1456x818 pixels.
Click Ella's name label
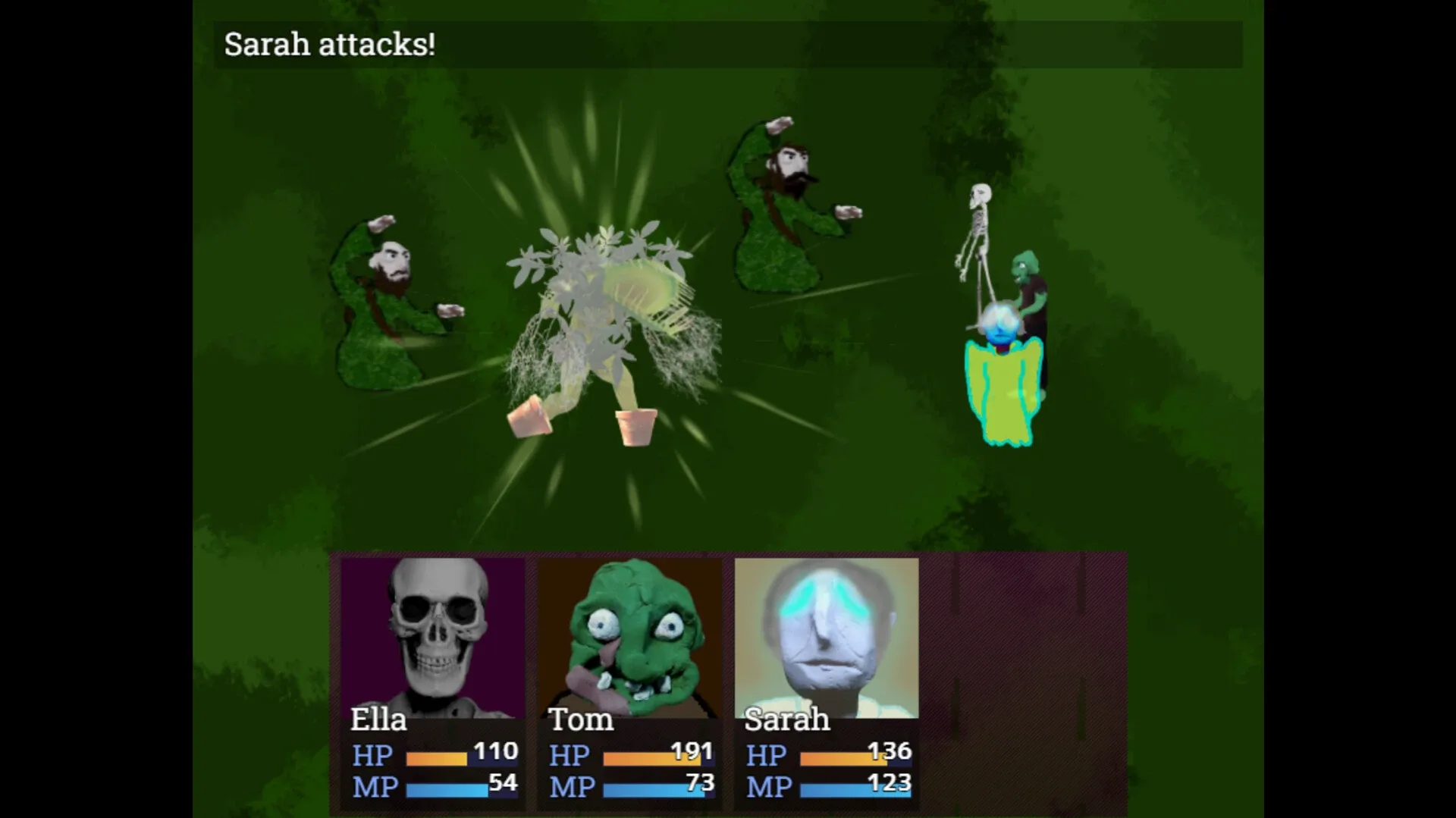coord(379,720)
